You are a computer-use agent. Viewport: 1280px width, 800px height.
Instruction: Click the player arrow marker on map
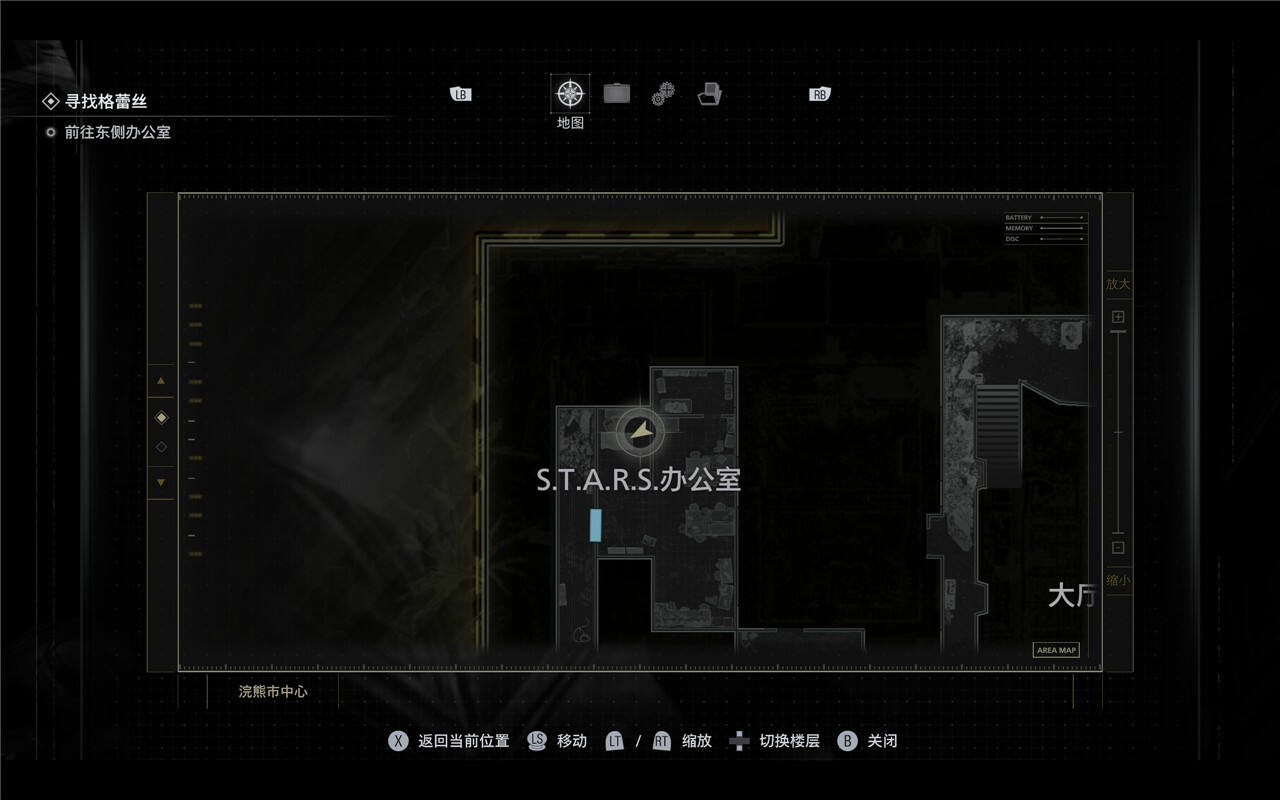(x=639, y=432)
